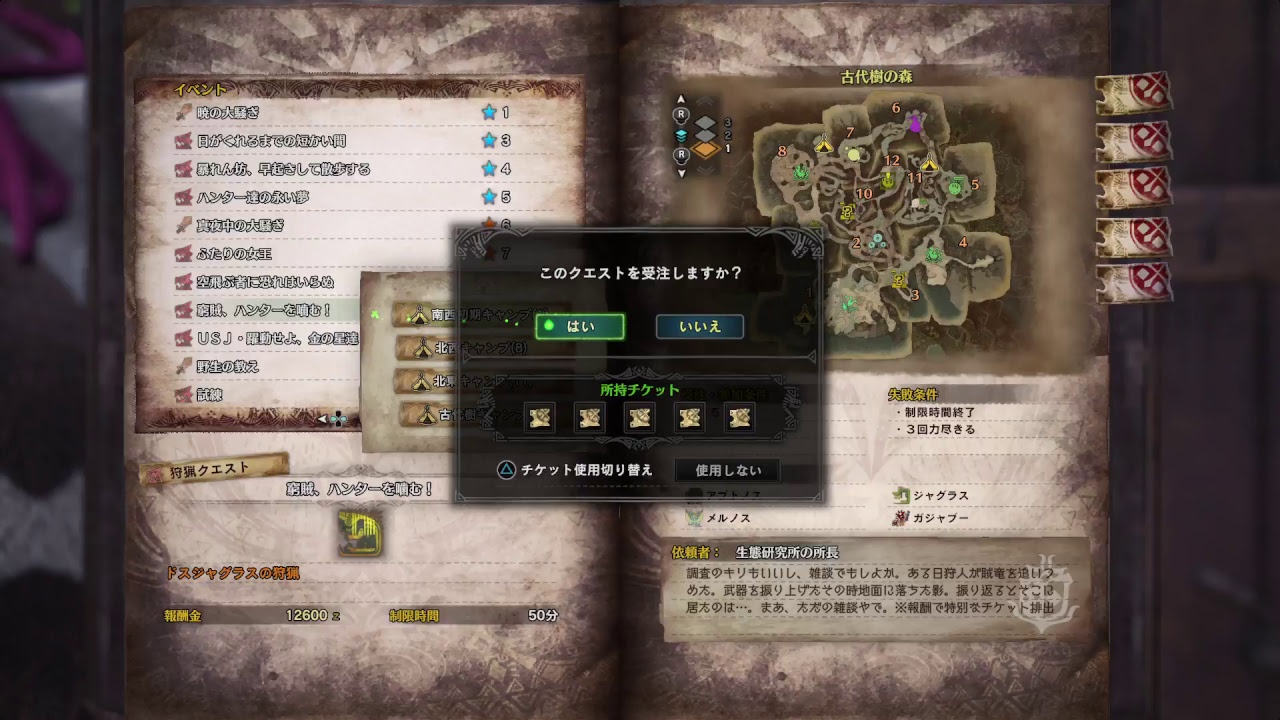Click the first ticket in 所持チケット row
The width and height of the screenshot is (1280, 720).
point(538,417)
